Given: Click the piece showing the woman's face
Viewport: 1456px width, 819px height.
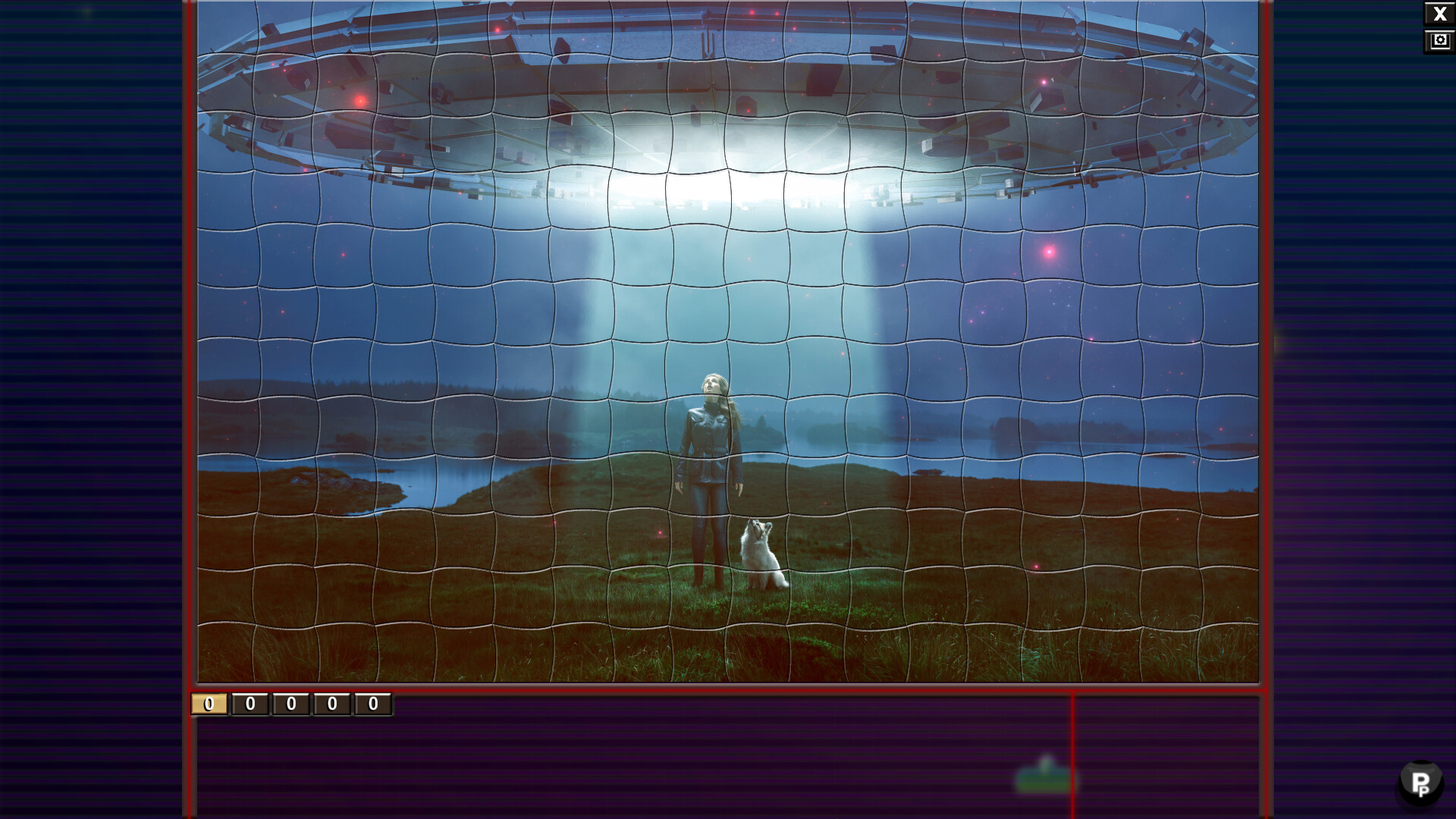Looking at the screenshot, I should point(711,383).
